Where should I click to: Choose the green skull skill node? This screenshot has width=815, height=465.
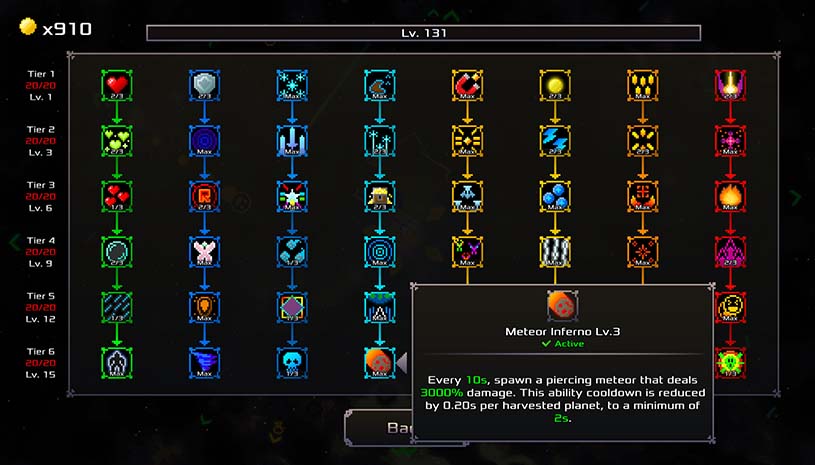(x=729, y=361)
